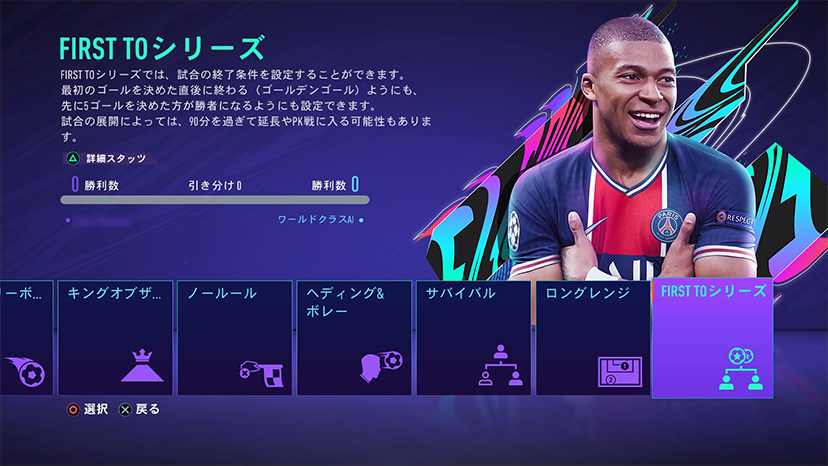The height and width of the screenshot is (466, 828).
Task: Select the サバイバル mode tile
Action: [x=473, y=338]
